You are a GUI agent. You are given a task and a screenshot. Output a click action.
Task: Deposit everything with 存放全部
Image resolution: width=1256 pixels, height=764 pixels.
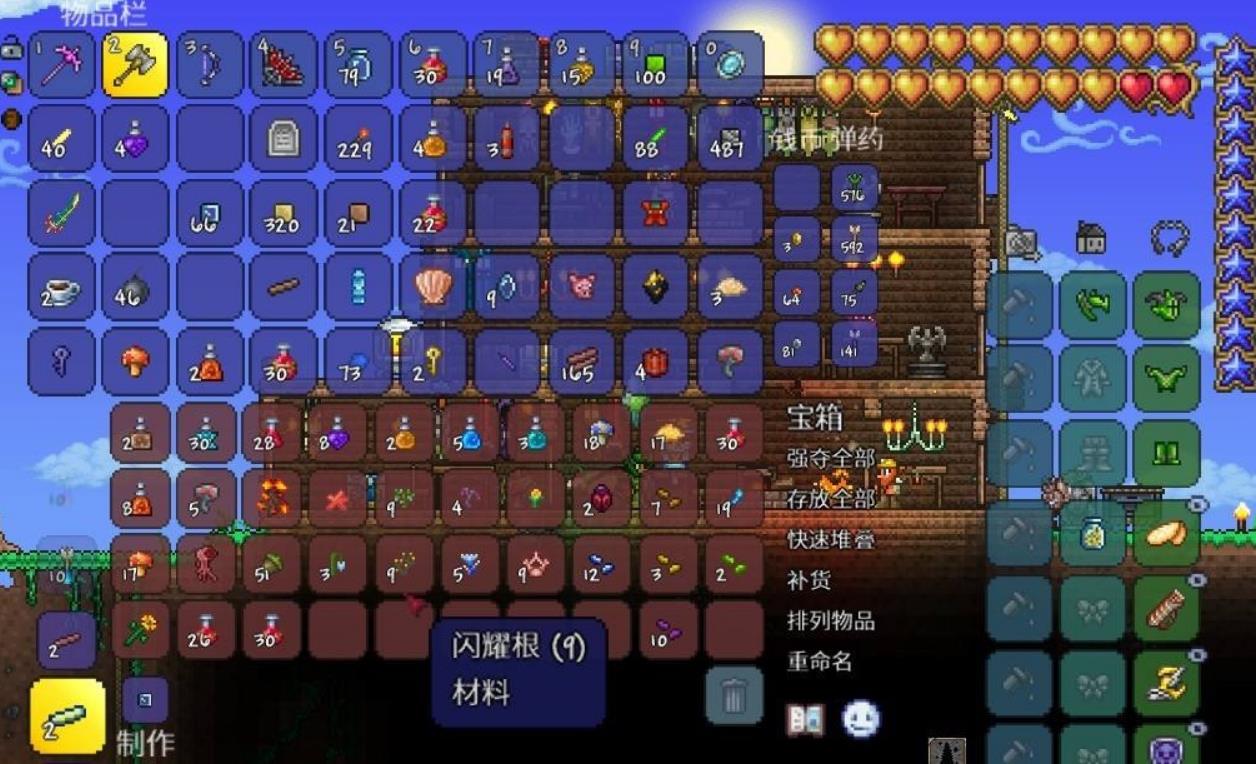831,498
